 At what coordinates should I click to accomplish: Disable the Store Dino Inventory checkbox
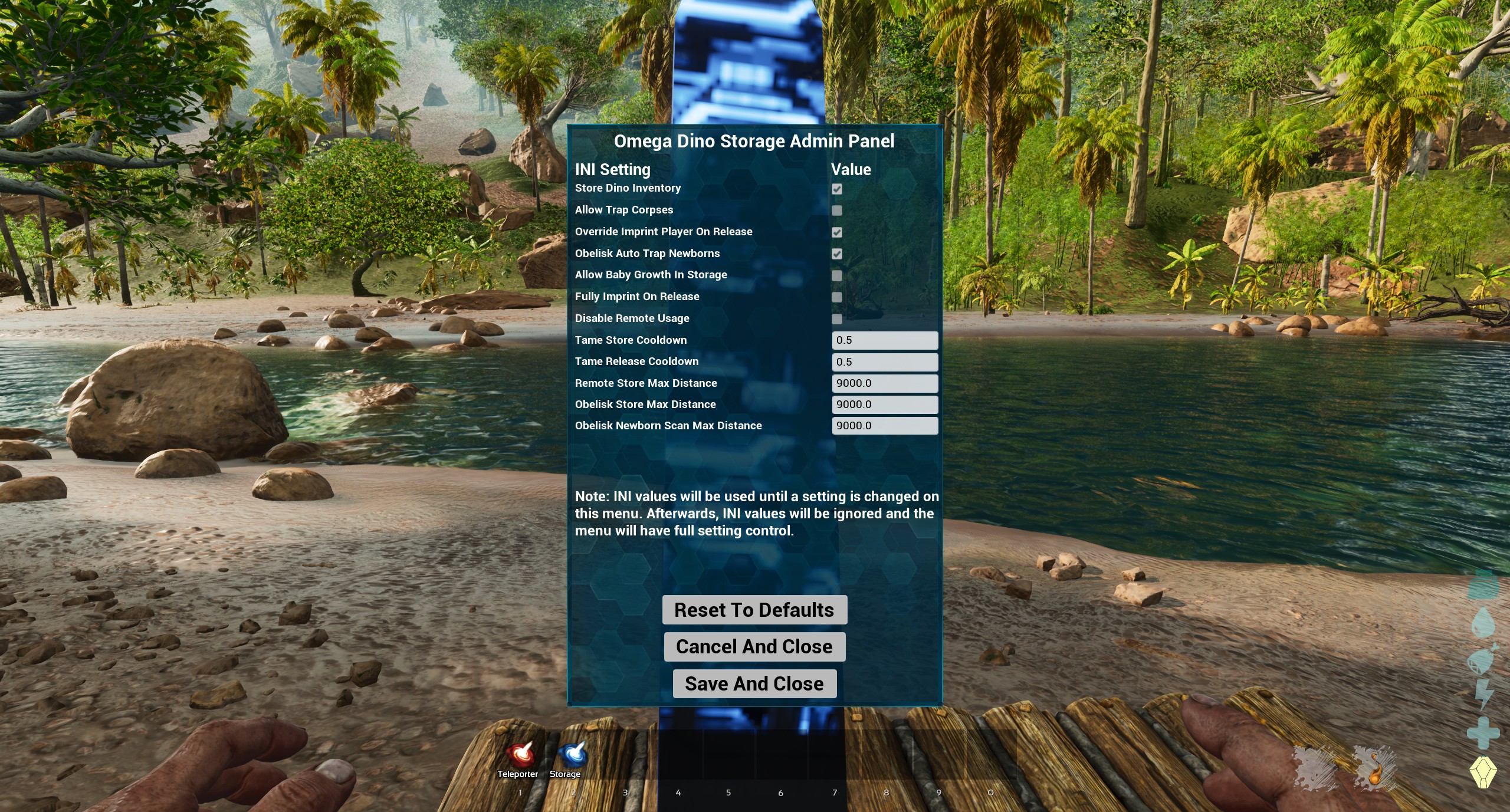click(x=837, y=189)
